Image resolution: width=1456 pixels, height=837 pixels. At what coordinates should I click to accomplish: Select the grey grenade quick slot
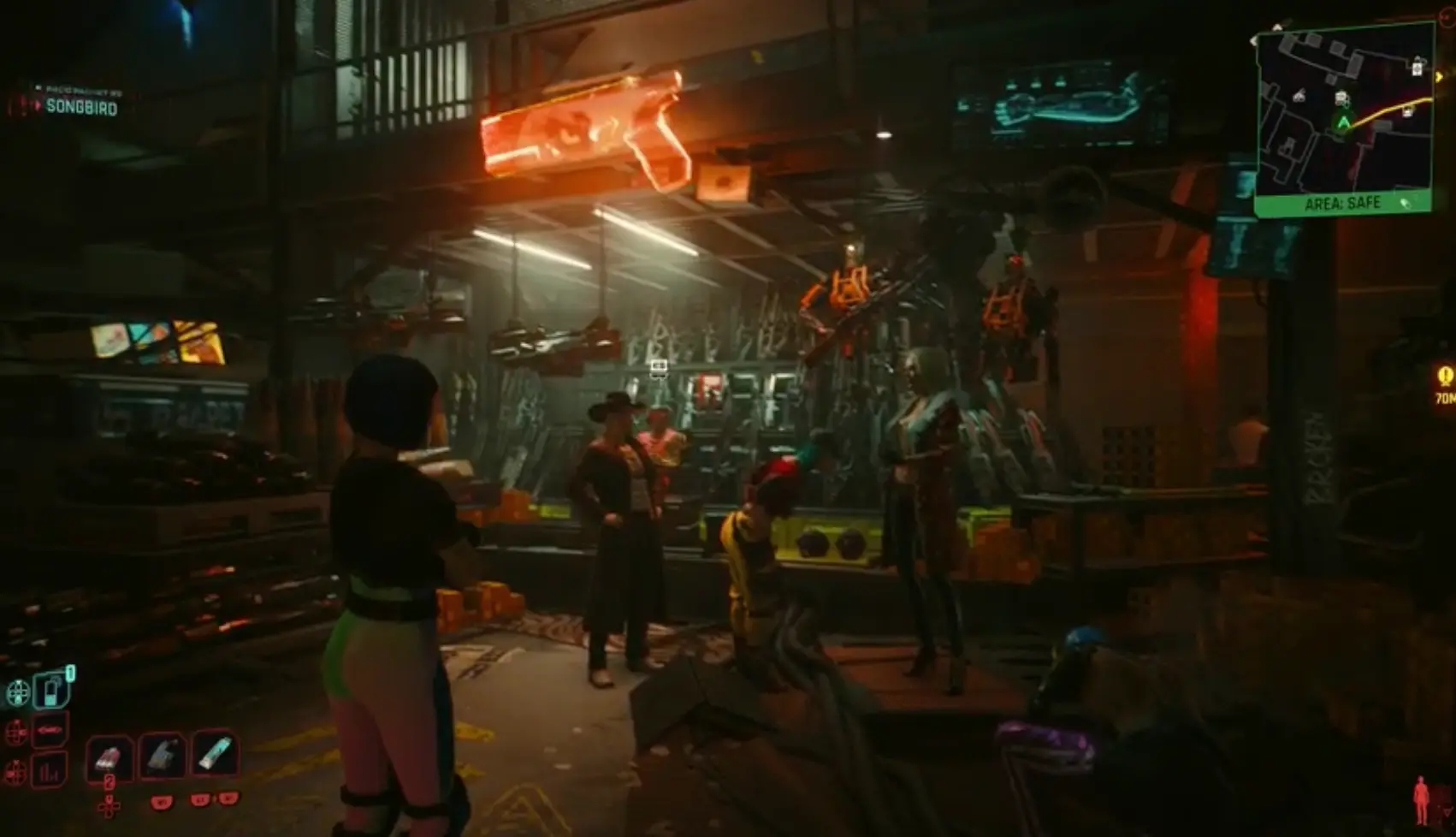pos(163,756)
